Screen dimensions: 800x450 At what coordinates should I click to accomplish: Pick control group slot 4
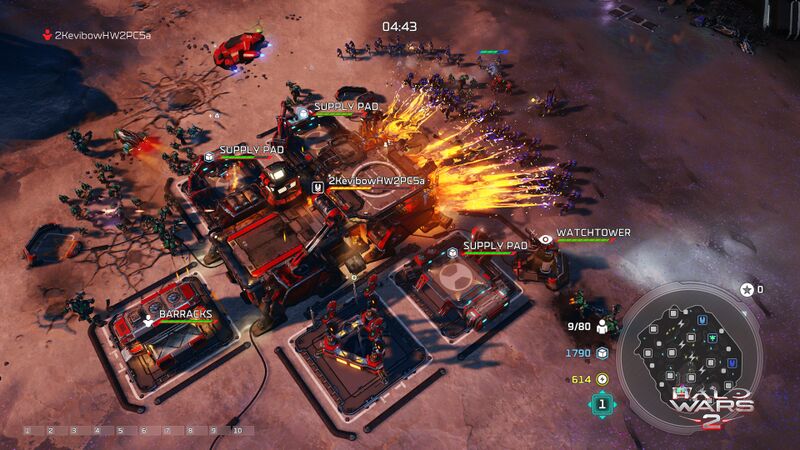[97, 431]
